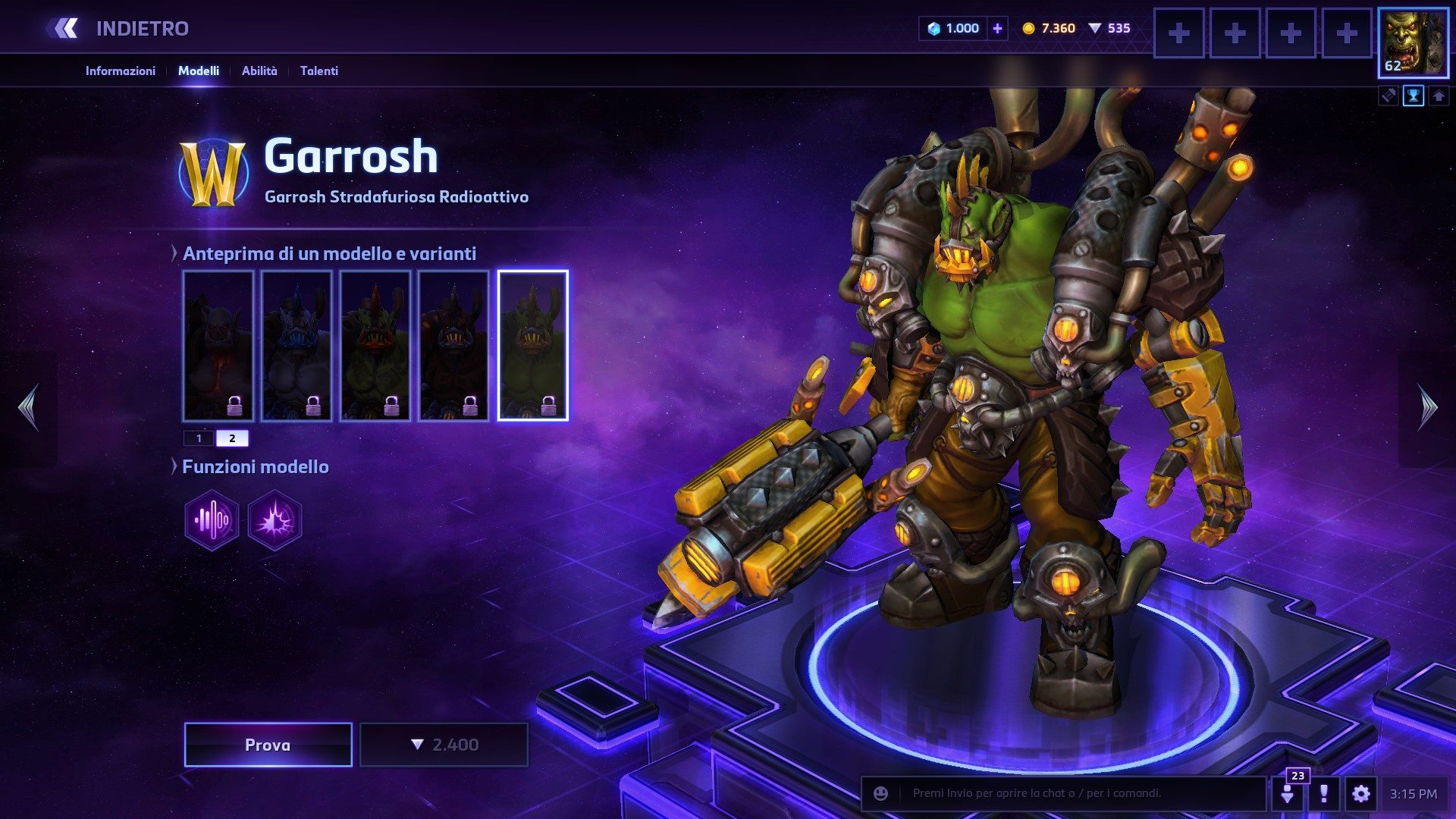Add gems with the plus button
The height and width of the screenshot is (819, 1456).
click(x=997, y=29)
